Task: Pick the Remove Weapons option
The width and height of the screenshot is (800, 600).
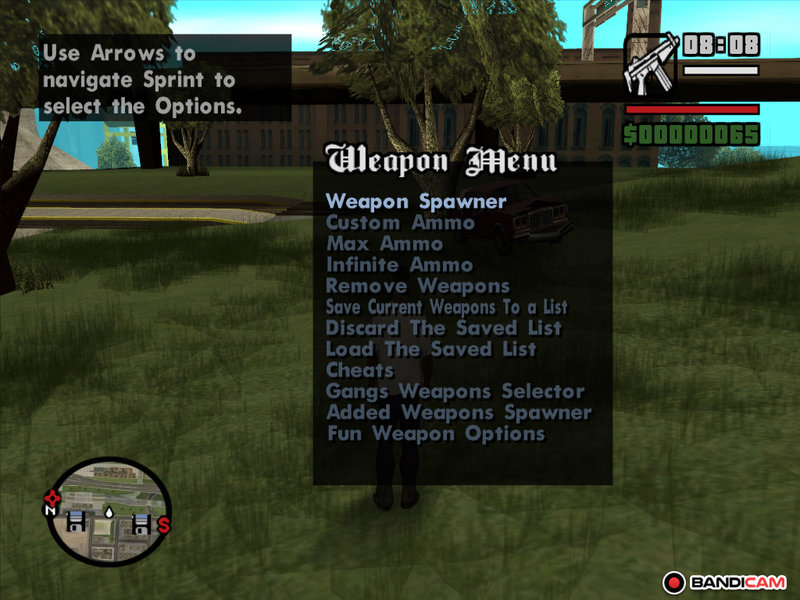Action: click(x=417, y=286)
